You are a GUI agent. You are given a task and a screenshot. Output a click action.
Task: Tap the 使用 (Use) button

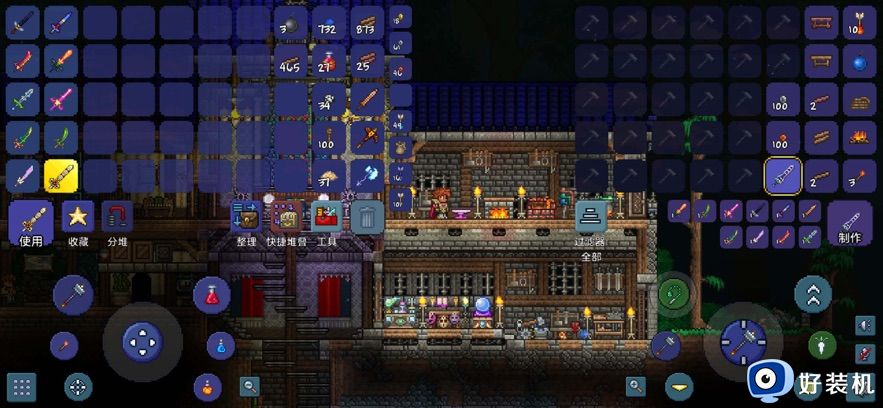pos(31,223)
